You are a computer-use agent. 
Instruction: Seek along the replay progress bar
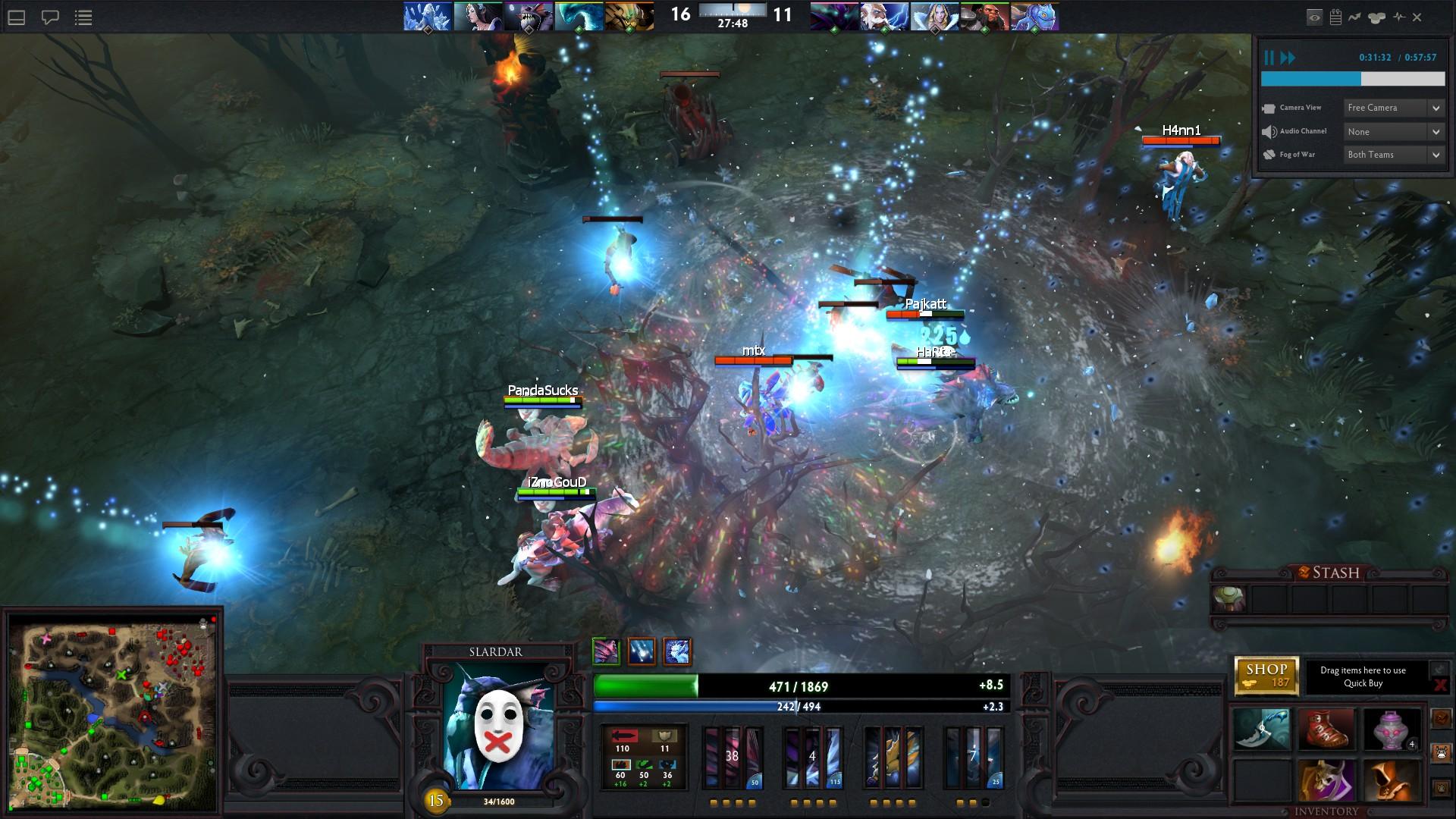[x=1352, y=79]
